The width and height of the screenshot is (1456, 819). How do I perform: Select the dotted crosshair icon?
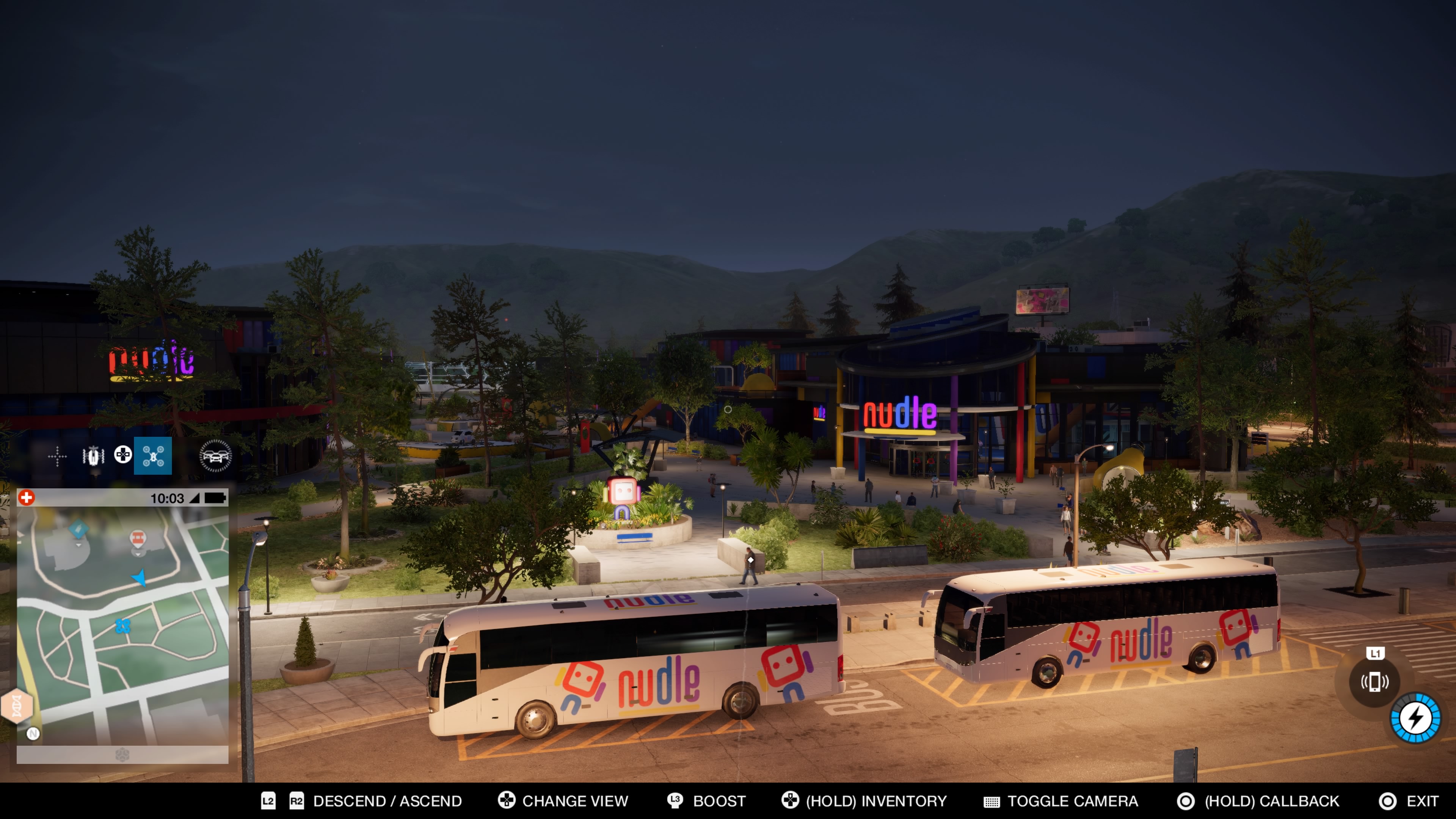pyautogui.click(x=57, y=456)
